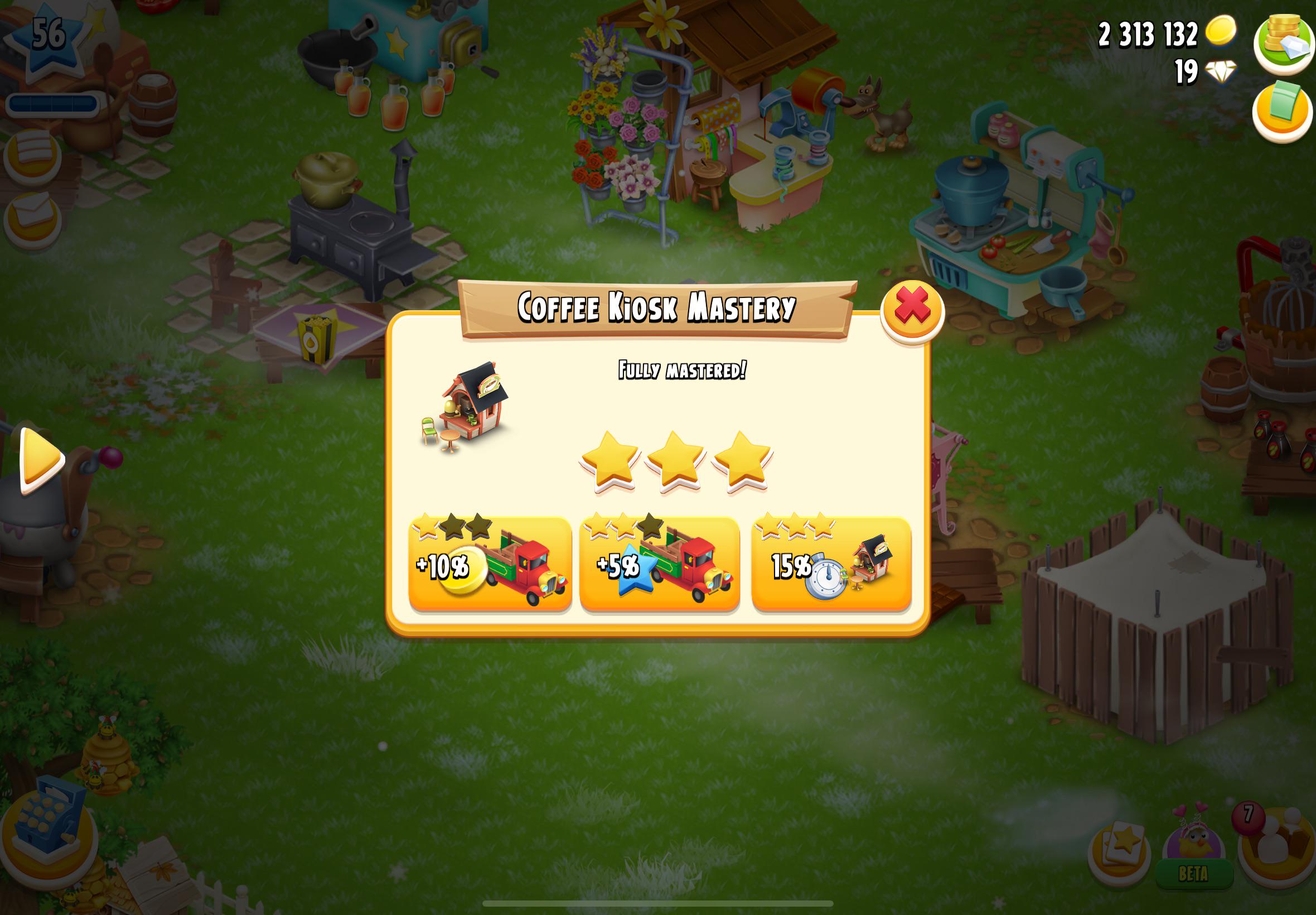Click the coin balance 2 313 132

(x=1148, y=33)
